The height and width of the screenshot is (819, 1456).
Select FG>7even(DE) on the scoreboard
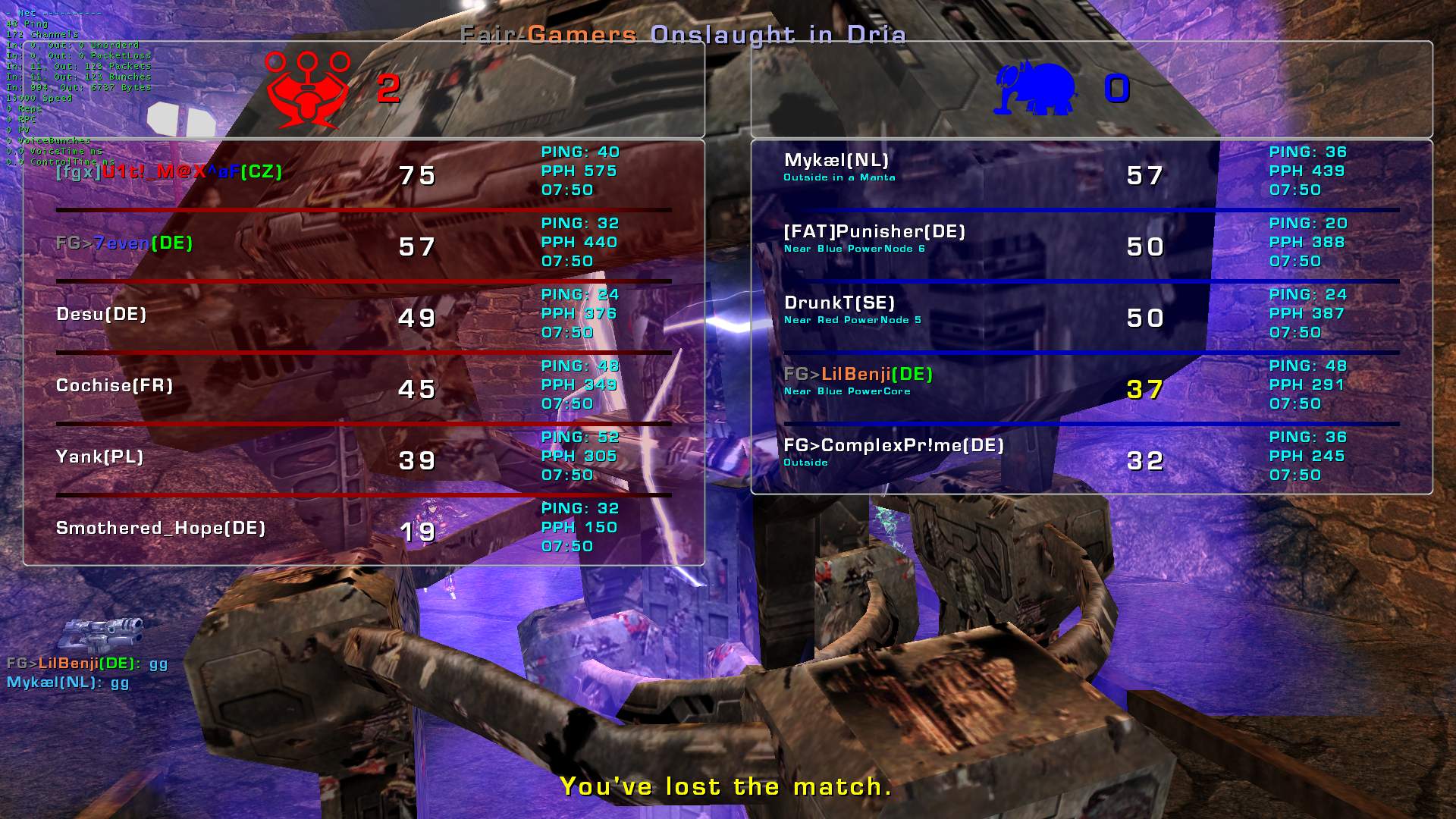click(124, 243)
